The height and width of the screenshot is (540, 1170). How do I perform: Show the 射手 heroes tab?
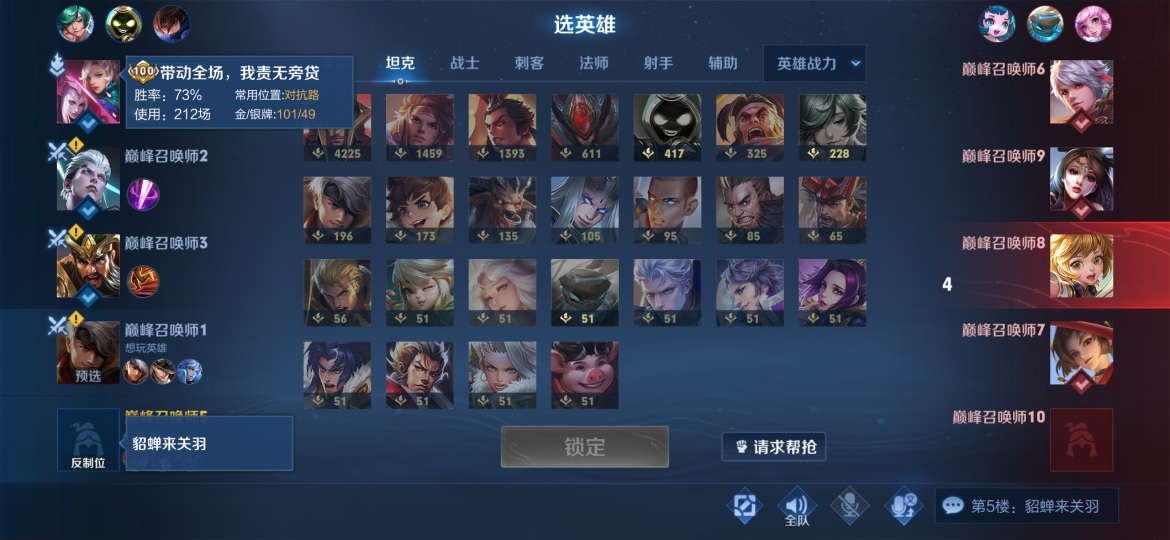click(x=658, y=63)
